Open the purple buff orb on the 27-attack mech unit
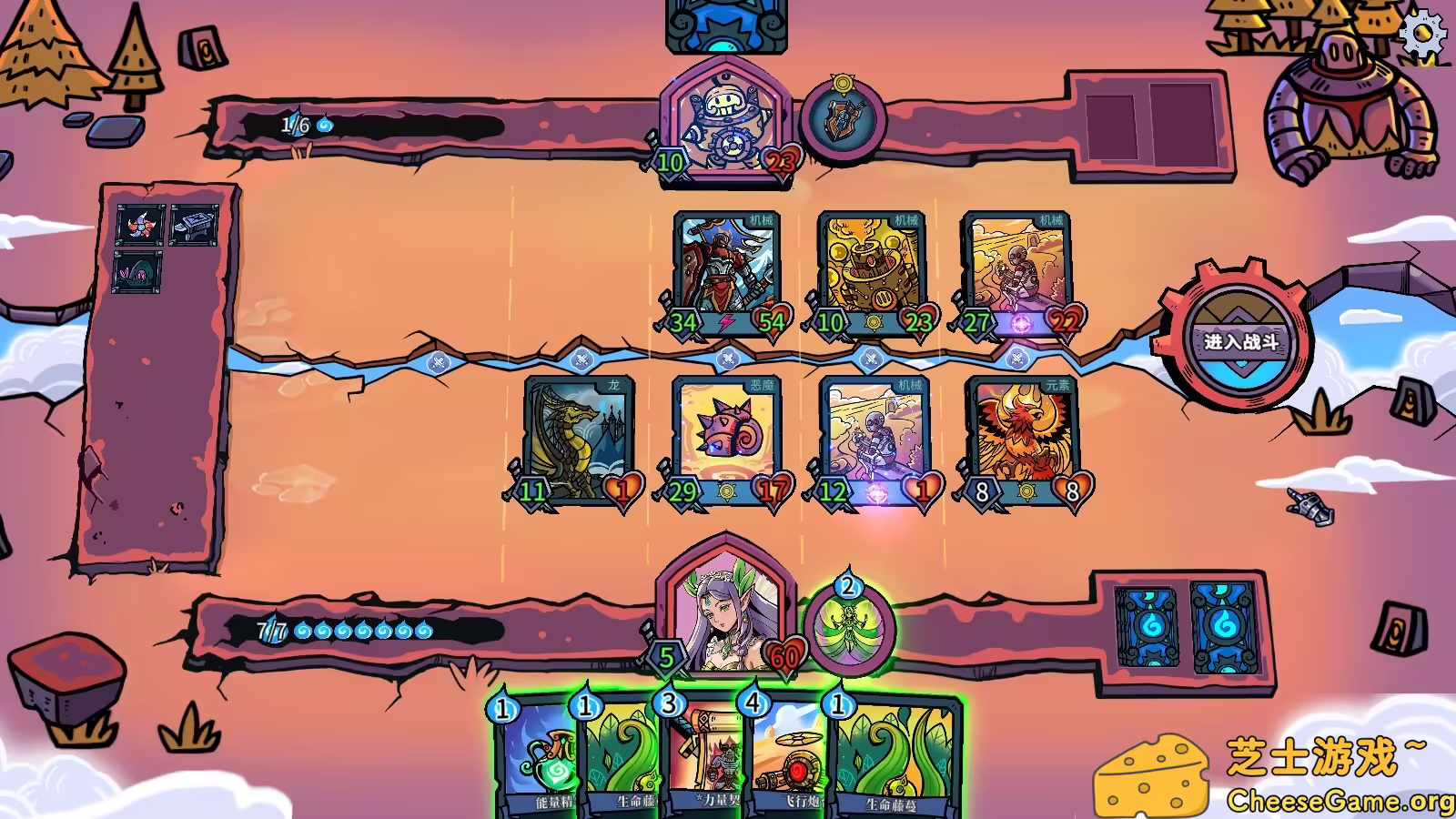This screenshot has width=1456, height=819. (x=1021, y=323)
